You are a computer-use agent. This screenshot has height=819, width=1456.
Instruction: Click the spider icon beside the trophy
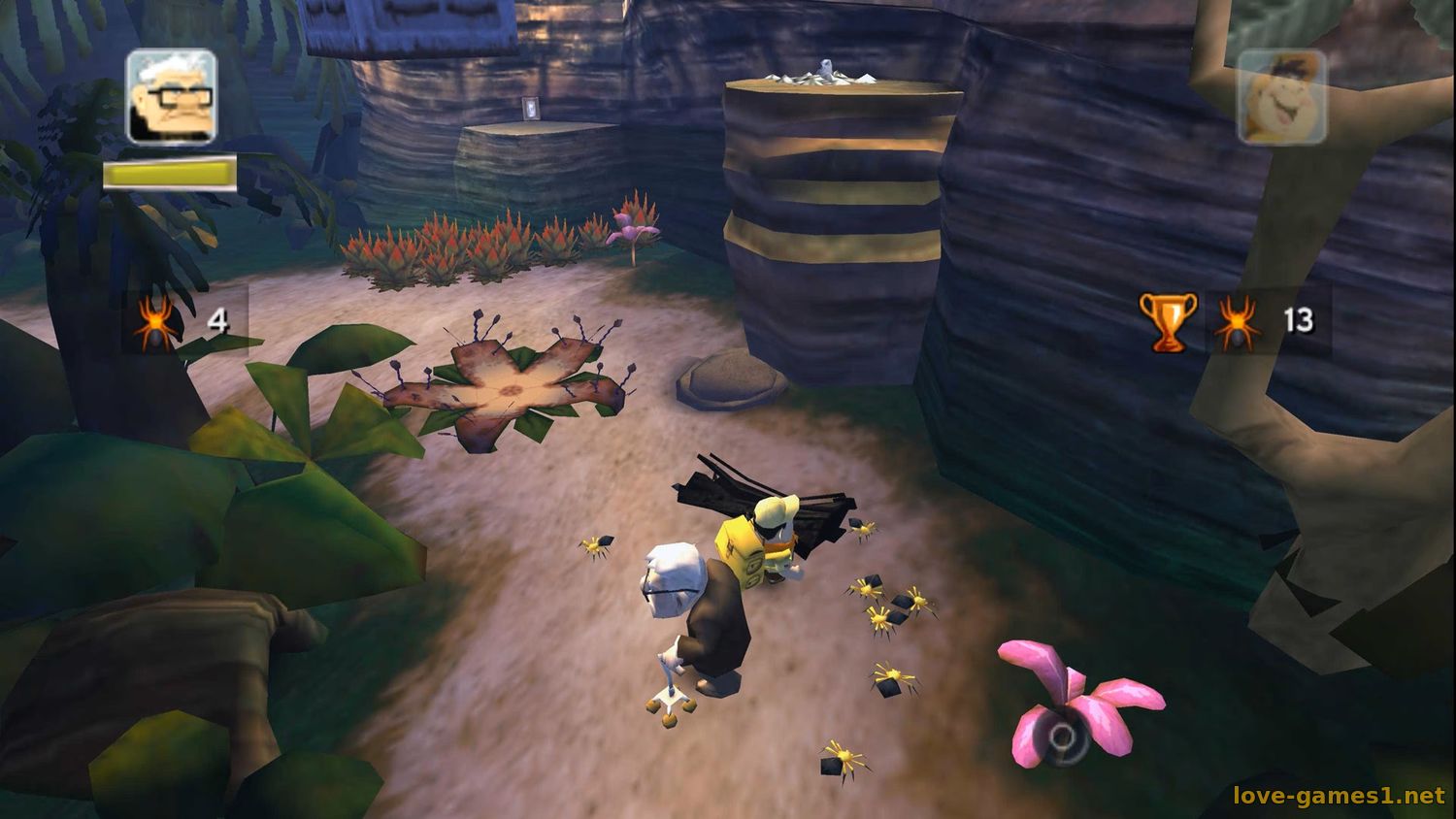[1238, 322]
